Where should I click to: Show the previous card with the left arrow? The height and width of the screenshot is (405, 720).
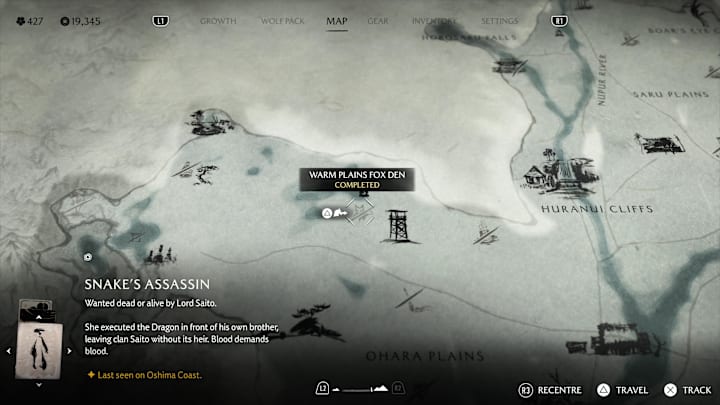tap(9, 350)
